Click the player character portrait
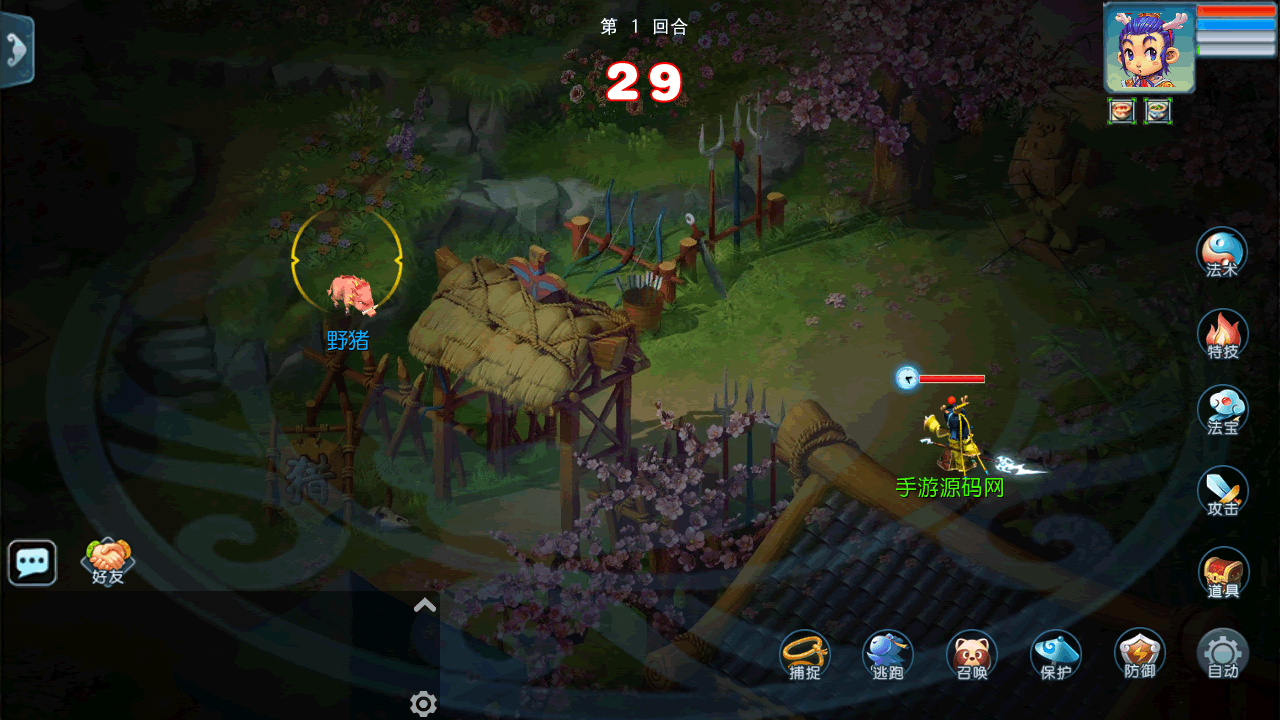This screenshot has height=720, width=1280. point(1149,48)
